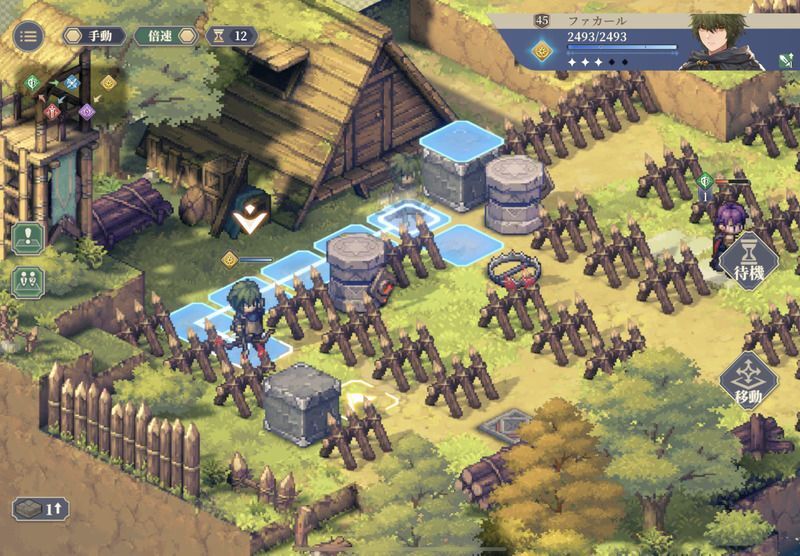Click the exclamation tile info button
The width and height of the screenshot is (800, 556).
[x=28, y=238]
